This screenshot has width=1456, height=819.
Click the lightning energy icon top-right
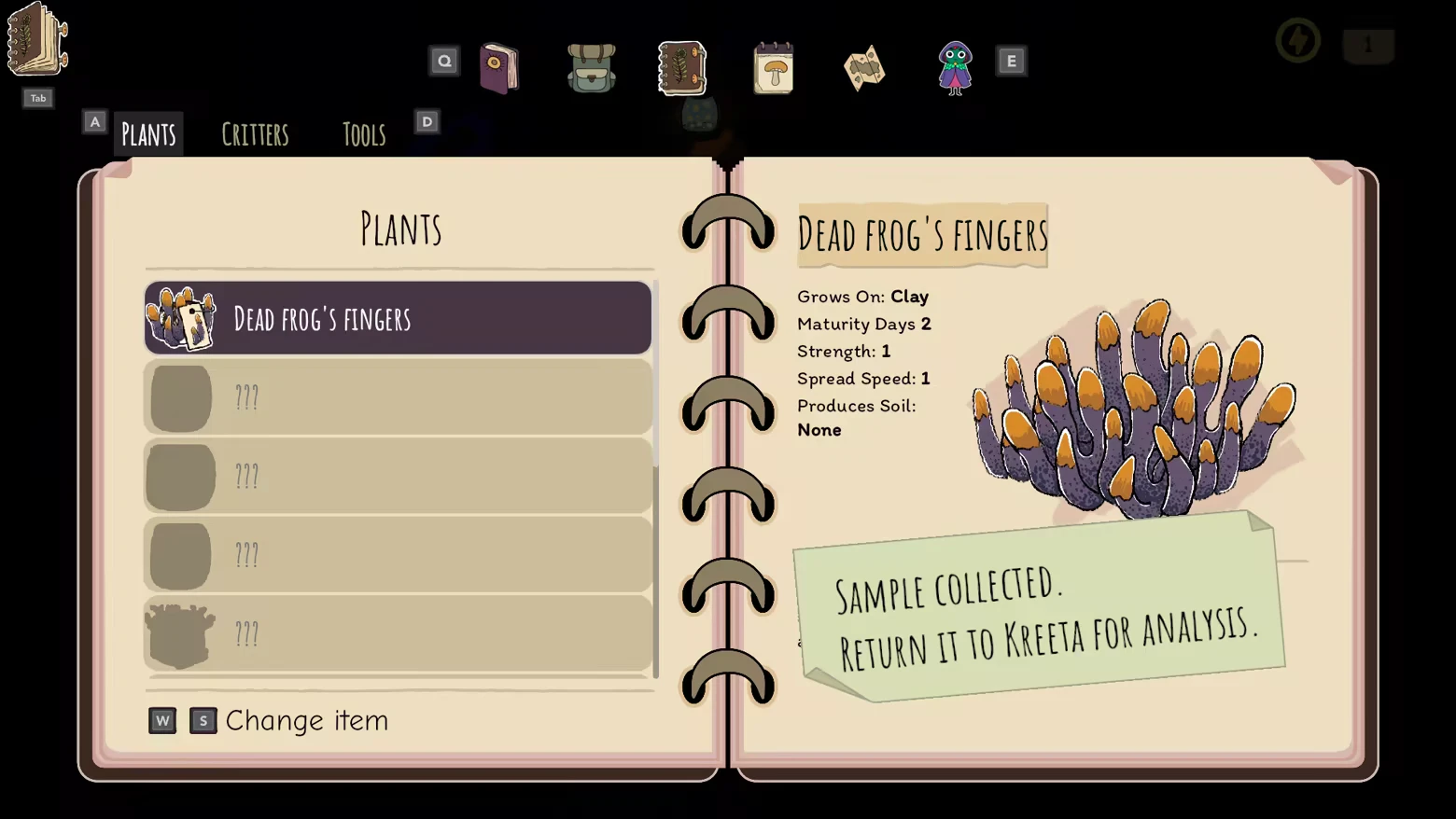pos(1297,40)
